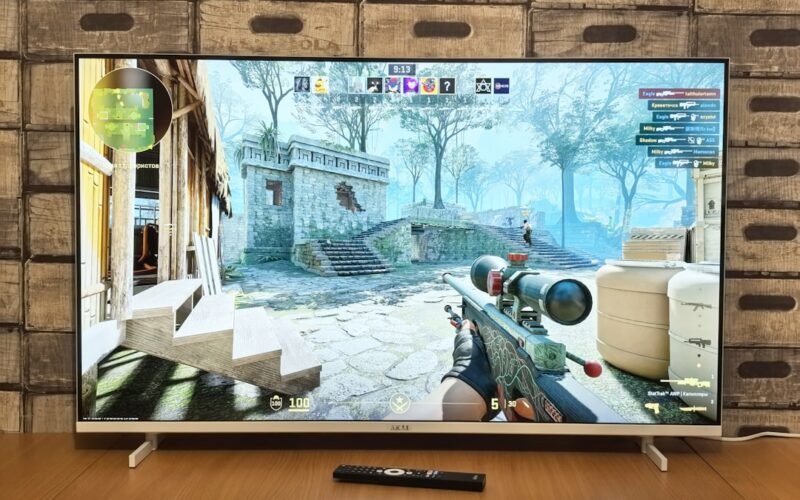
Task: Select the knife icon in weapon list
Action: tap(695, 408)
